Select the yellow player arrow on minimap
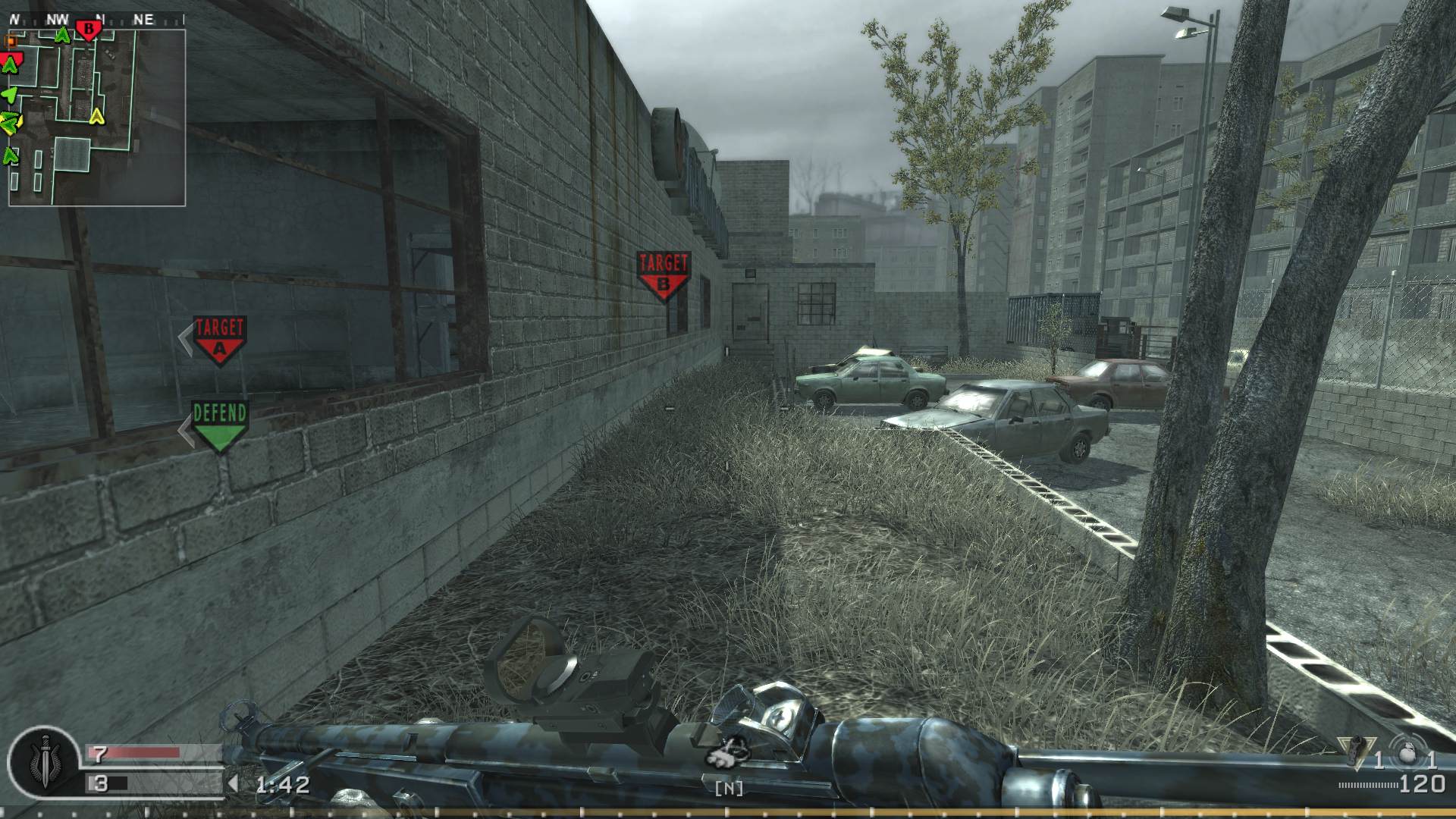 pyautogui.click(x=97, y=117)
